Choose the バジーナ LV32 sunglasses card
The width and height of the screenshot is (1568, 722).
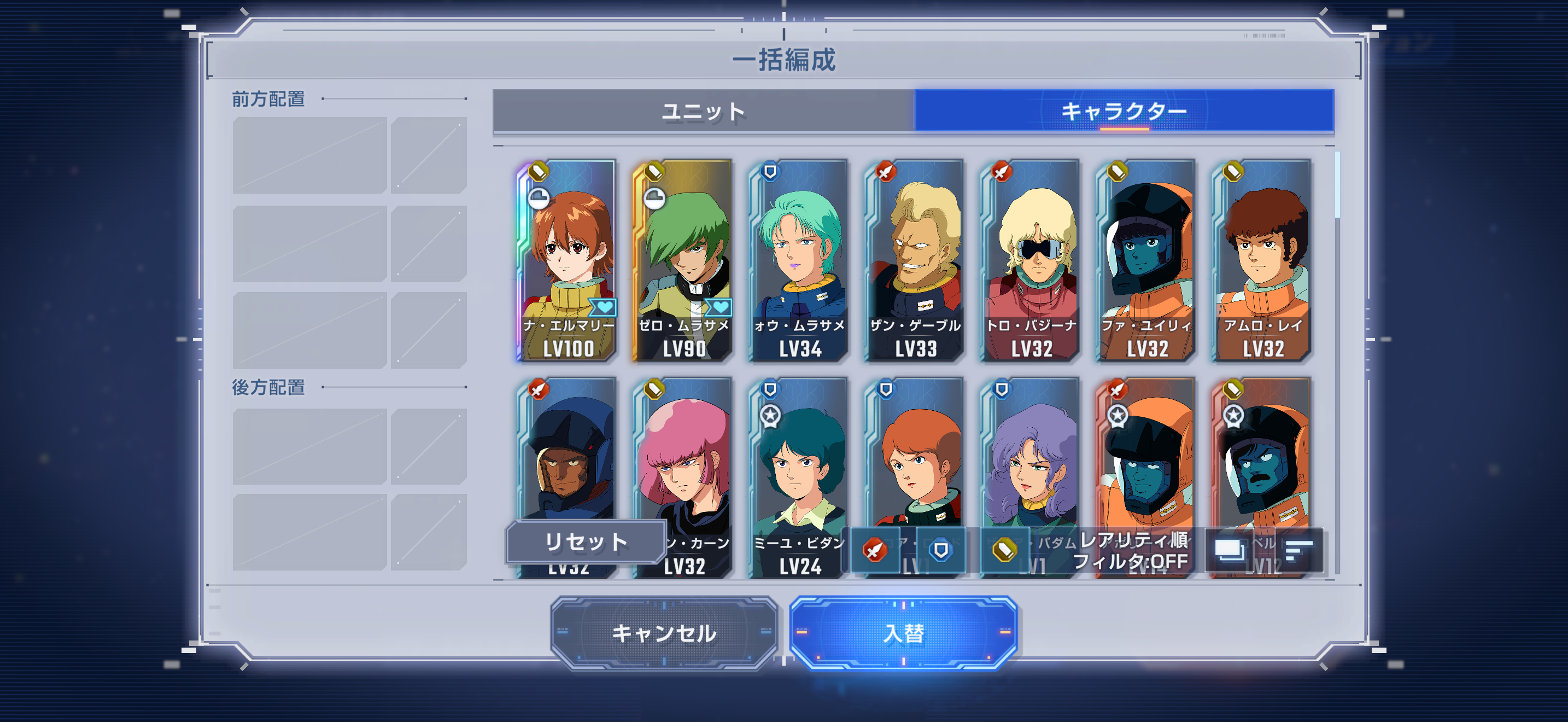click(1031, 260)
